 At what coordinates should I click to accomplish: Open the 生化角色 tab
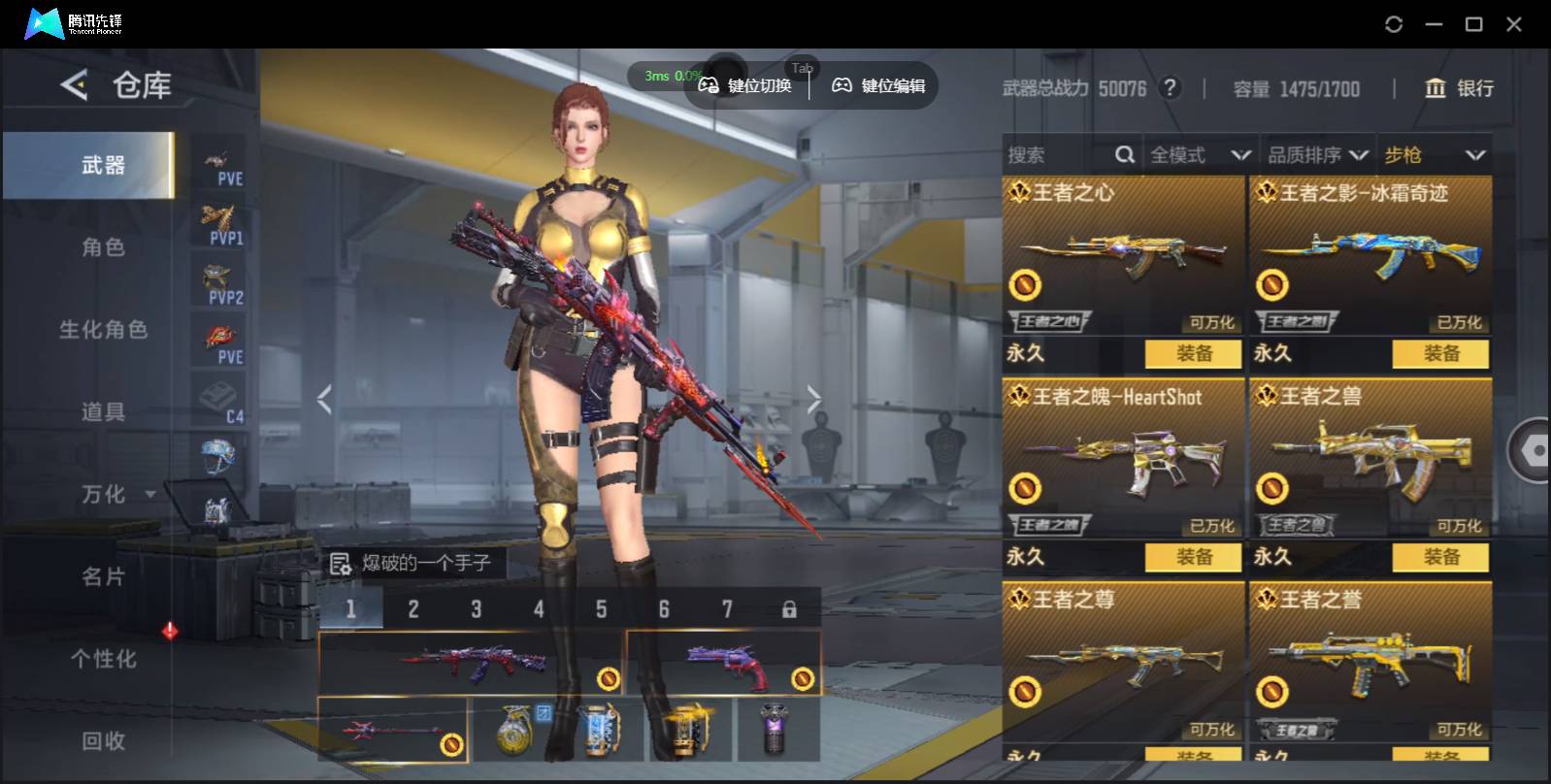click(x=103, y=330)
